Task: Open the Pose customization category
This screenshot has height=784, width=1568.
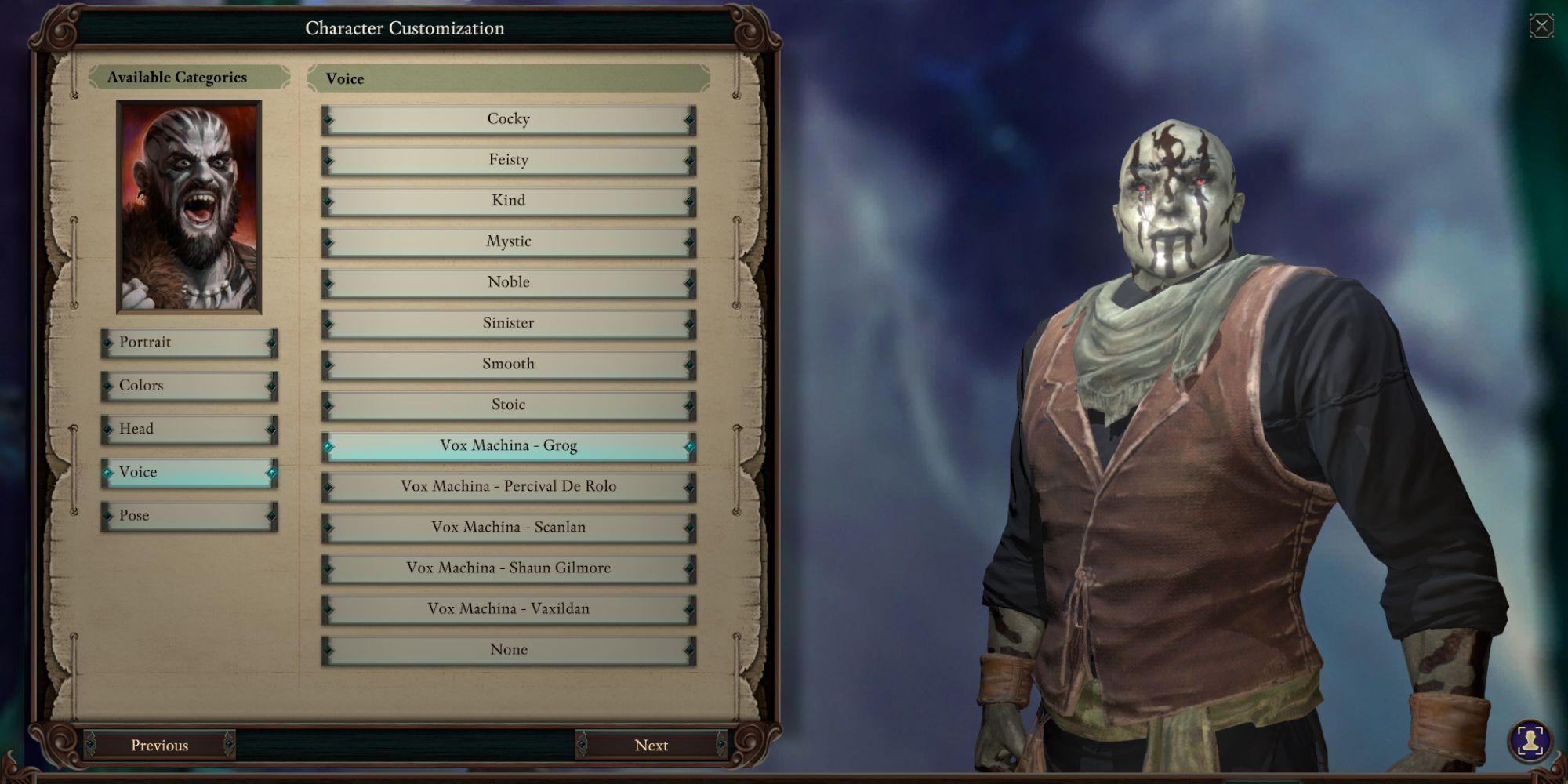Action: [188, 515]
